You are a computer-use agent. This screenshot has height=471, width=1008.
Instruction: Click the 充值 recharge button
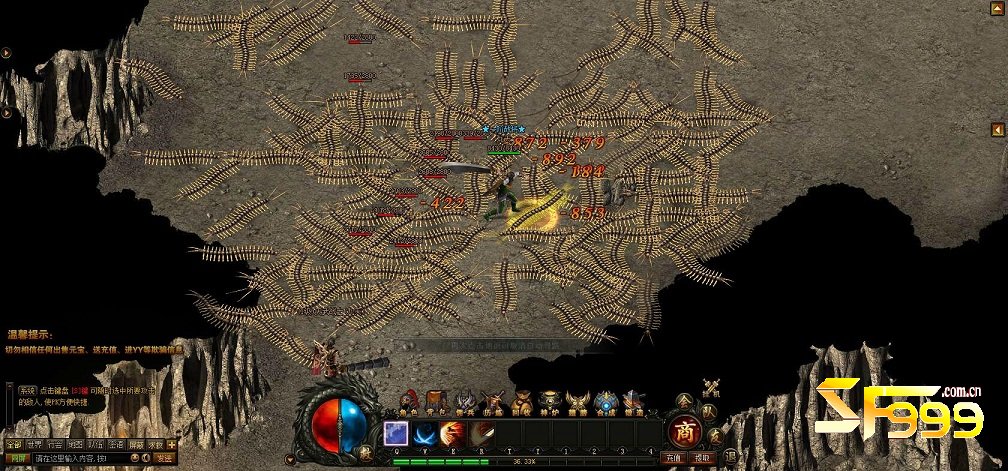click(x=674, y=458)
